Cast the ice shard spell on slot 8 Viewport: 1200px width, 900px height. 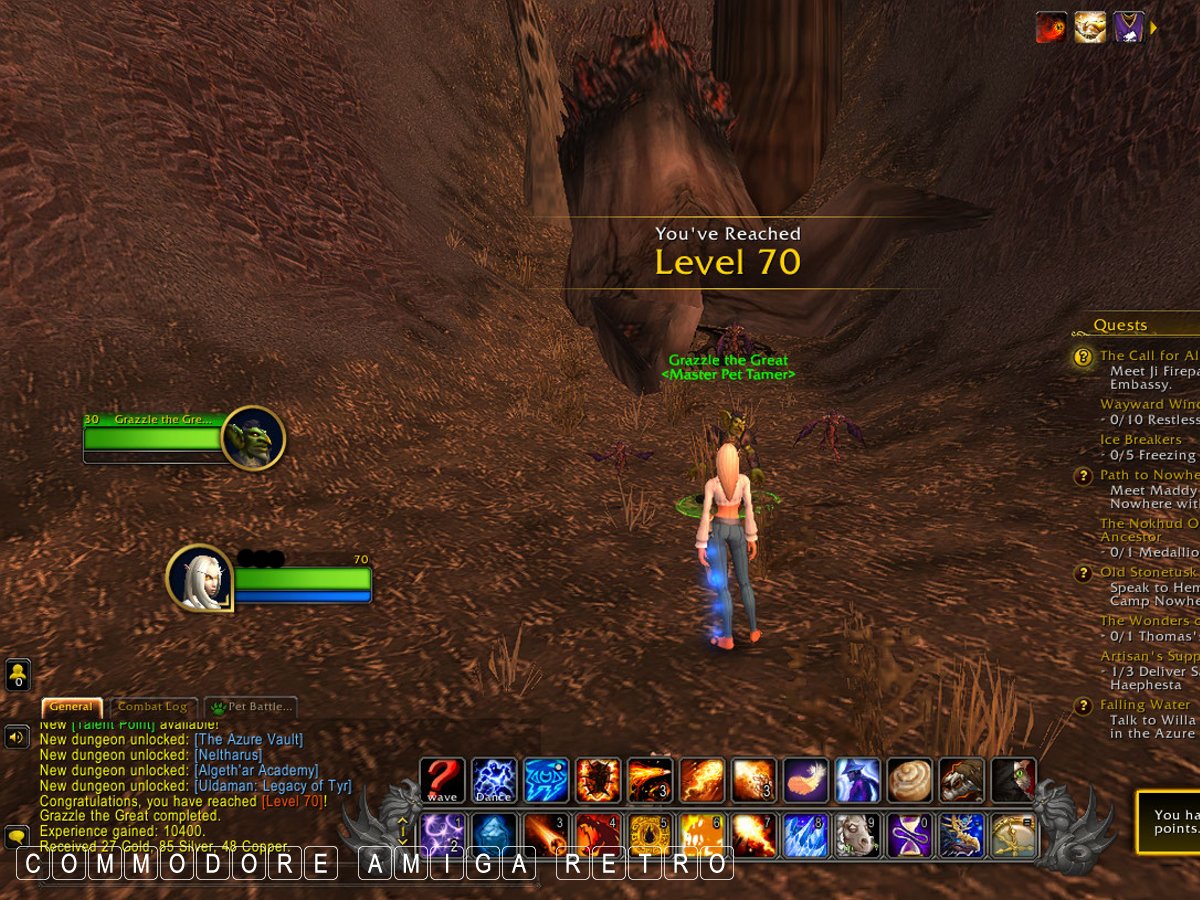[x=806, y=835]
